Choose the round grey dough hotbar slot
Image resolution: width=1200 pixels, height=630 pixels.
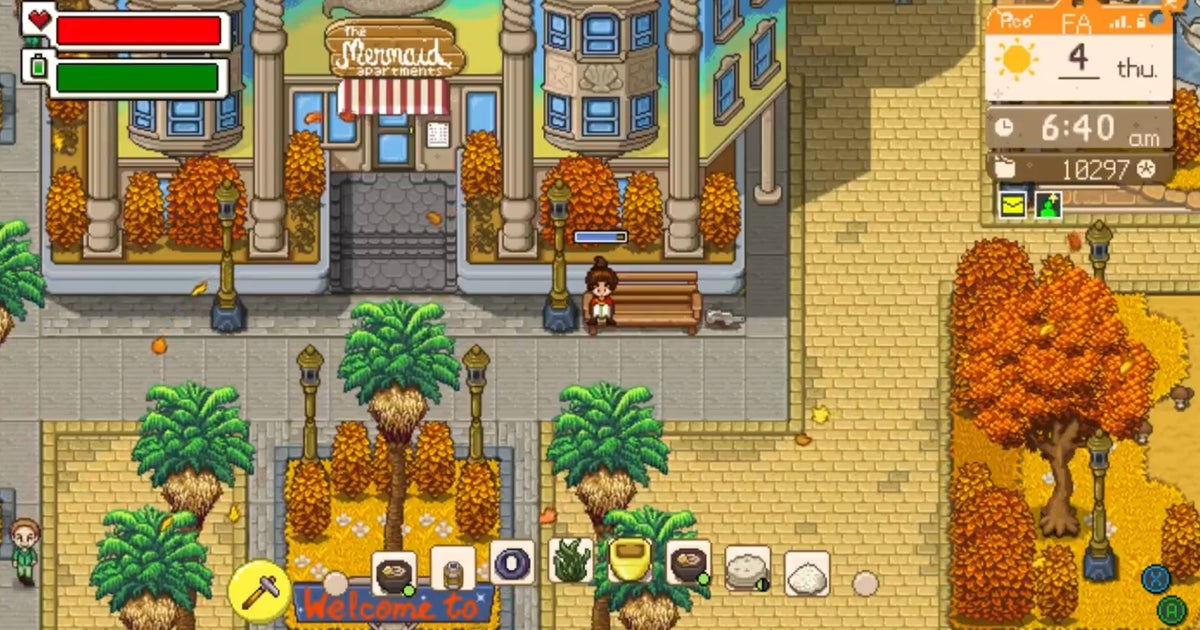747,570
